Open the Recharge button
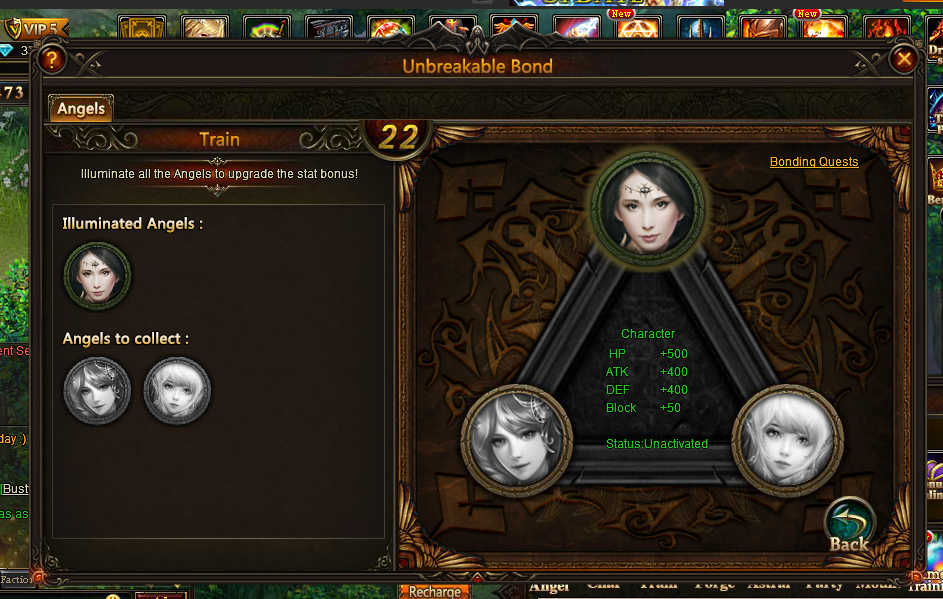Viewport: 943px width, 599px height. pos(435,591)
